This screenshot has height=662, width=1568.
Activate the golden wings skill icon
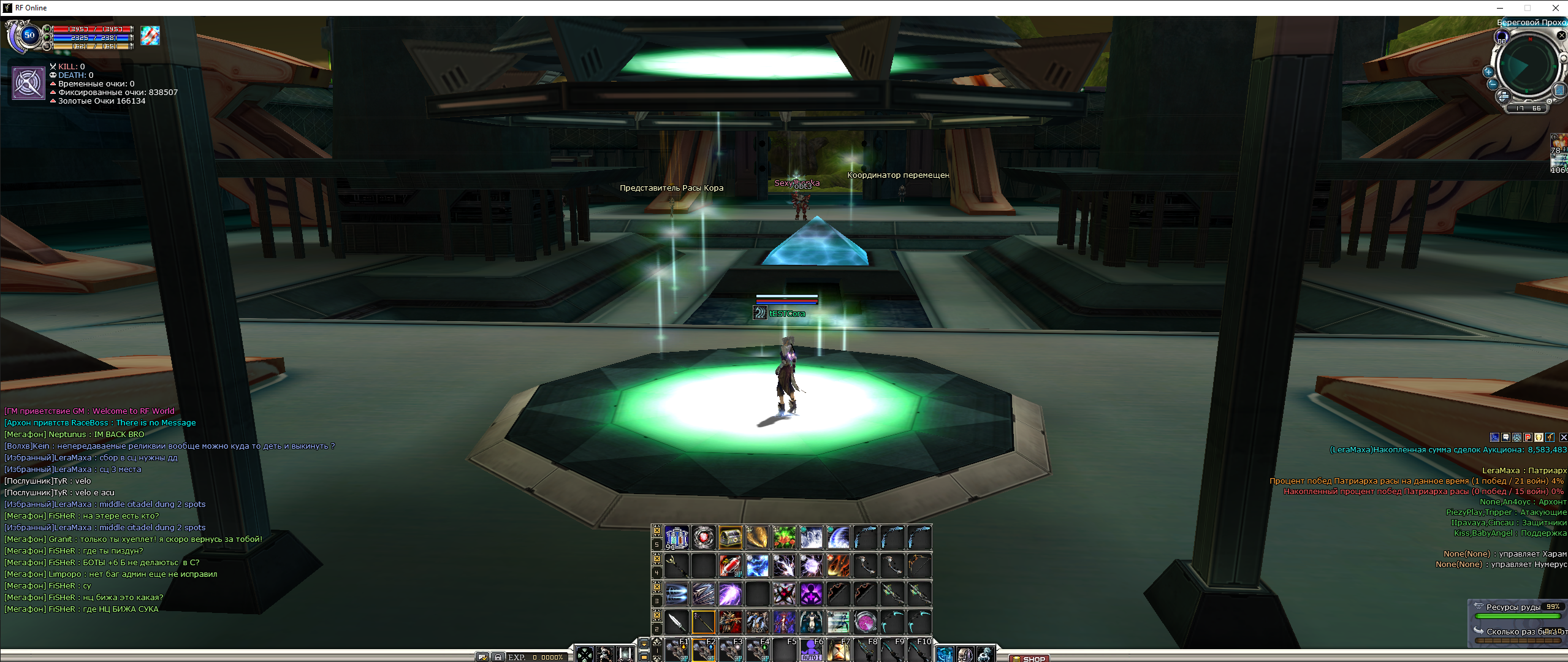click(x=757, y=538)
